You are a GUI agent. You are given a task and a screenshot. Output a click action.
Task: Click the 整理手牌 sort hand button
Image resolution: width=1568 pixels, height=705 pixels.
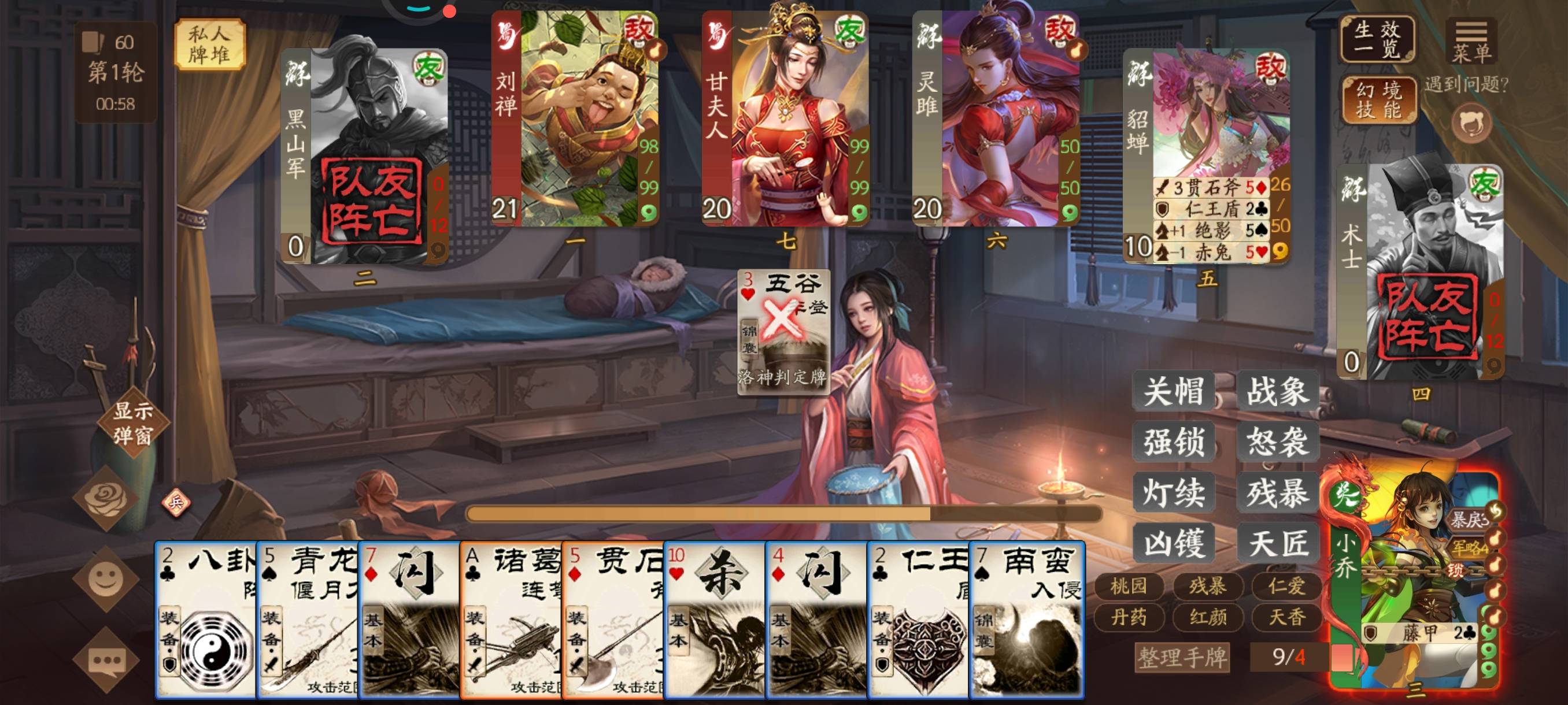(1182, 658)
